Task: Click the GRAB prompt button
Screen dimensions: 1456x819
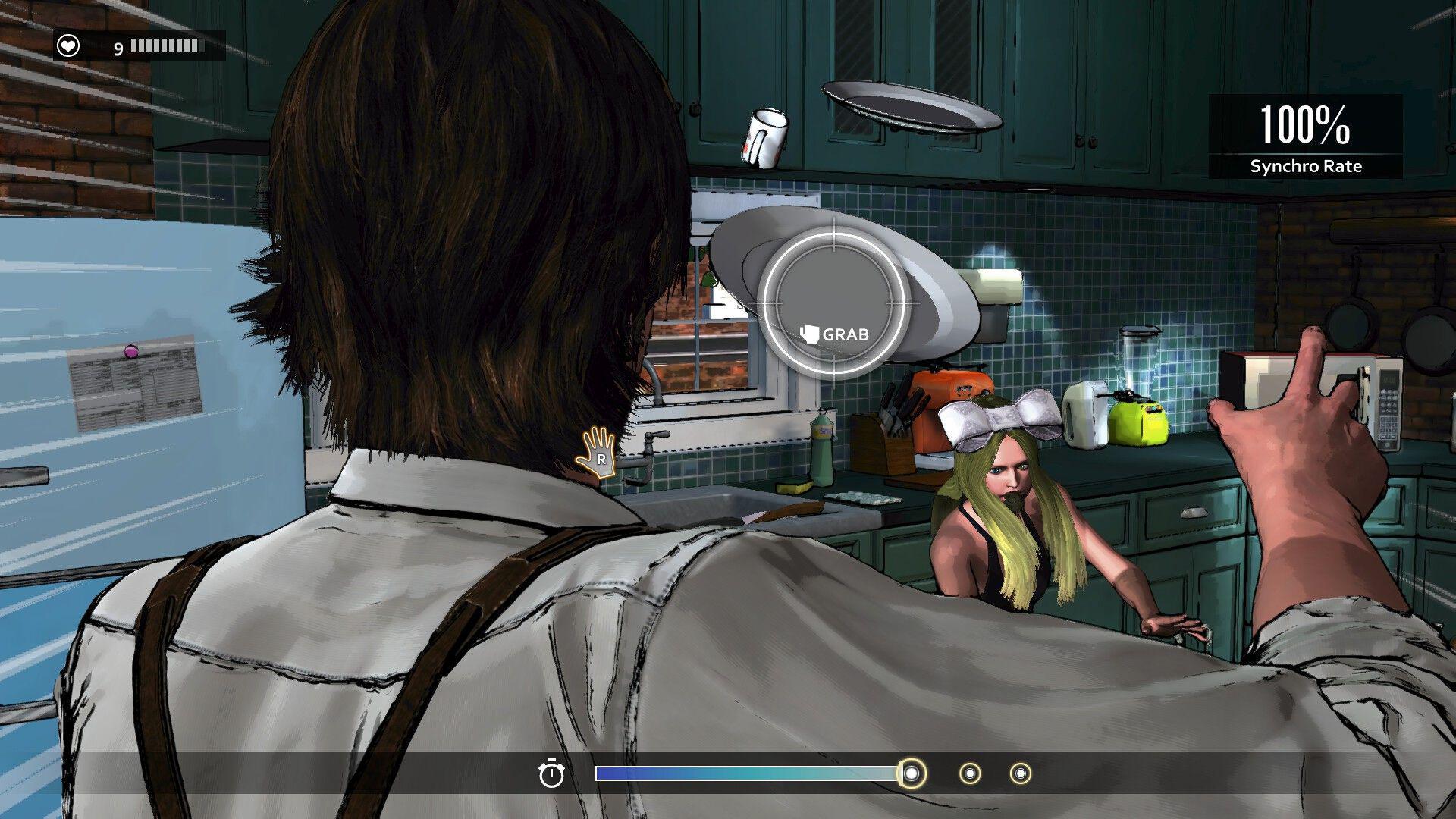Action: 834,332
